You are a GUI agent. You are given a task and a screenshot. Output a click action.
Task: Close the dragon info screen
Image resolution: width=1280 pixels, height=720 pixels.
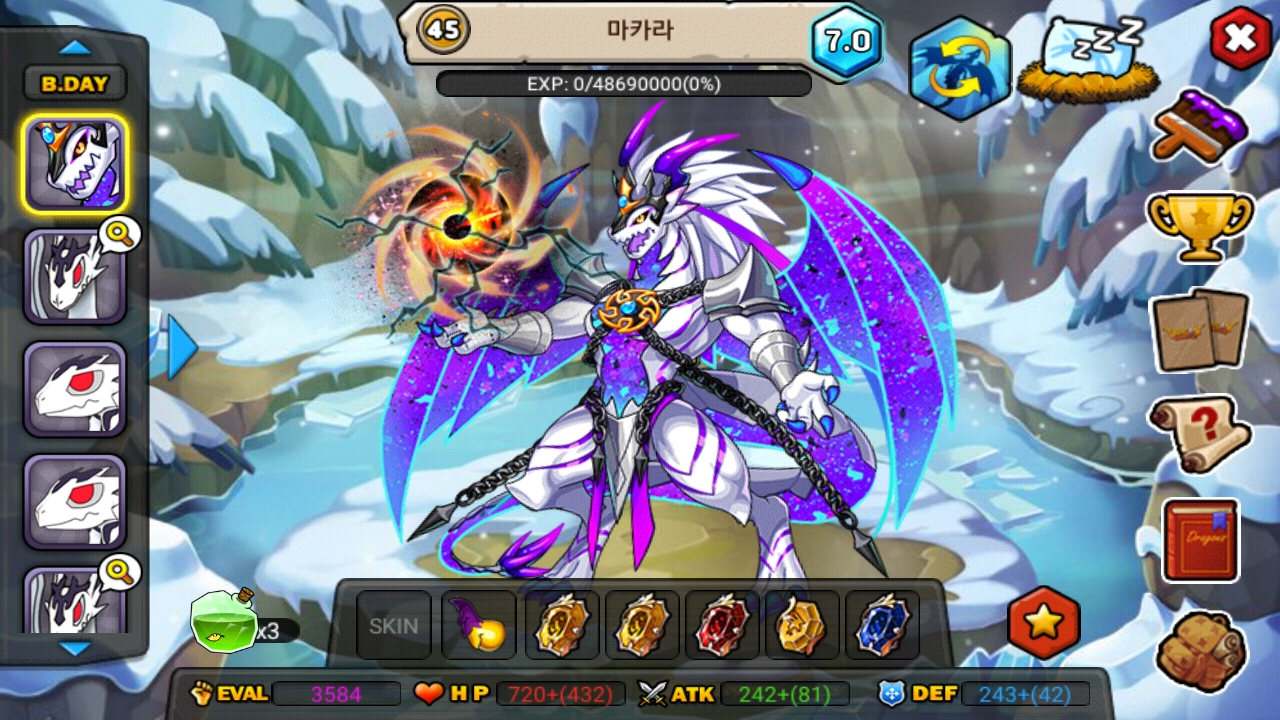tap(1240, 38)
